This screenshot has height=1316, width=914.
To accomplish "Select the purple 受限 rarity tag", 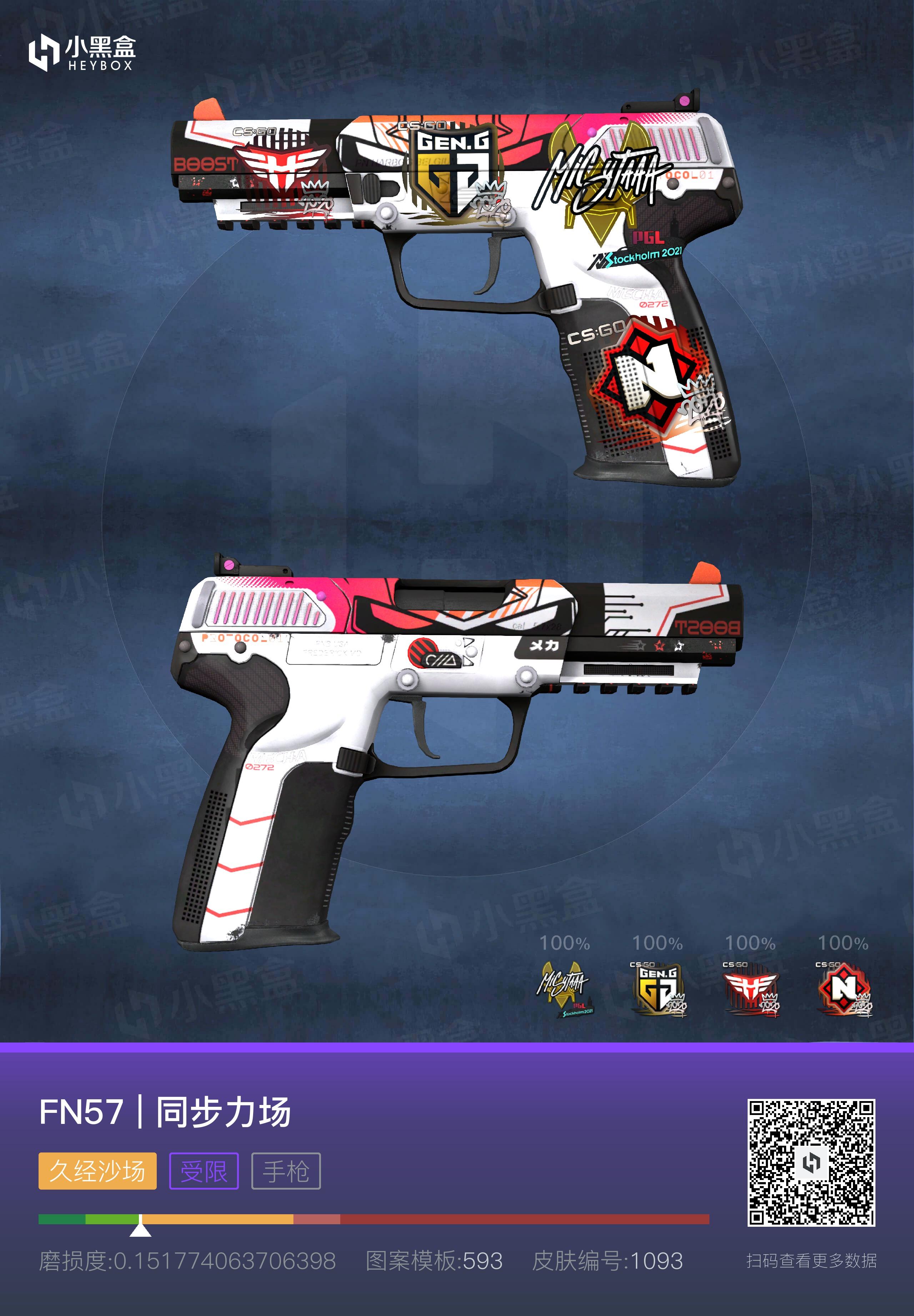I will pos(204,1171).
